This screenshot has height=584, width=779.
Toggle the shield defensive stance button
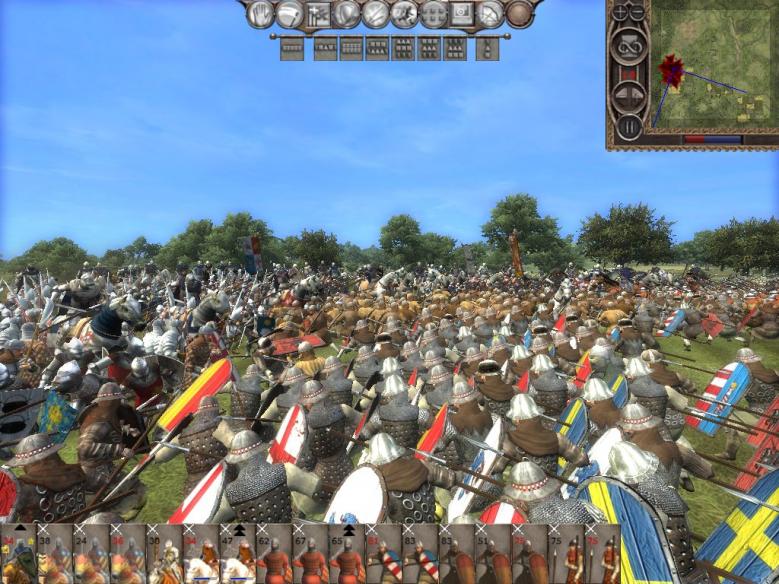pyautogui.click(x=347, y=14)
